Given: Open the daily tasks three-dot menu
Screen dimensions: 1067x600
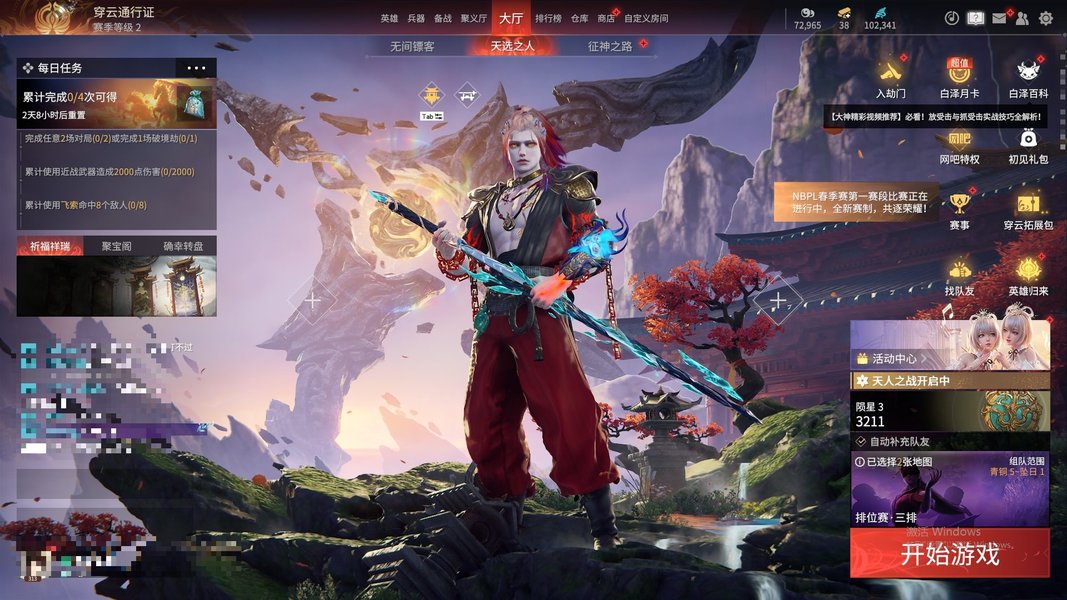Looking at the screenshot, I should (196, 68).
